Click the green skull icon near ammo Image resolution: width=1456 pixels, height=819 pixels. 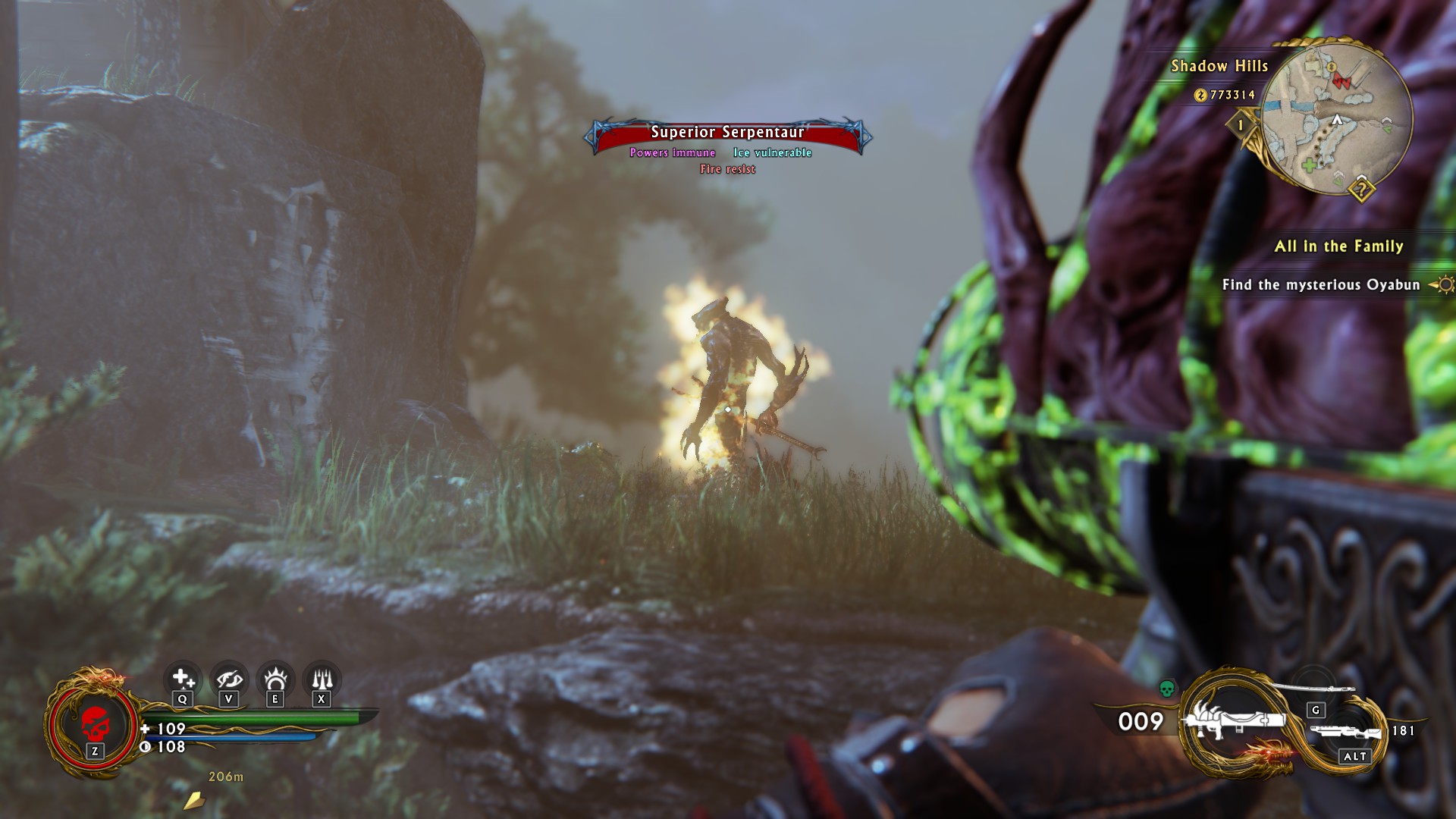pyautogui.click(x=1167, y=689)
